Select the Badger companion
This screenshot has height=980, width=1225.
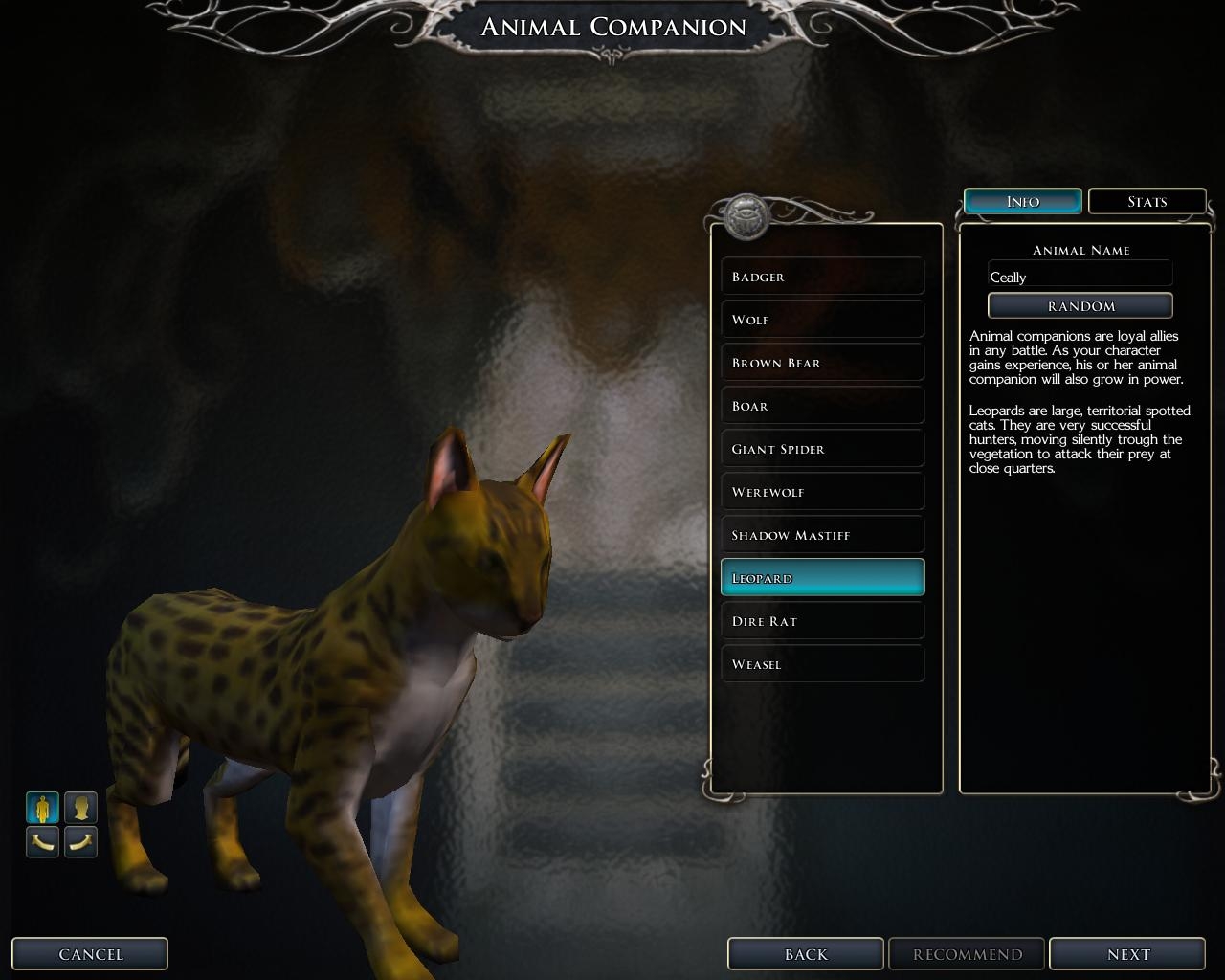tap(822, 277)
